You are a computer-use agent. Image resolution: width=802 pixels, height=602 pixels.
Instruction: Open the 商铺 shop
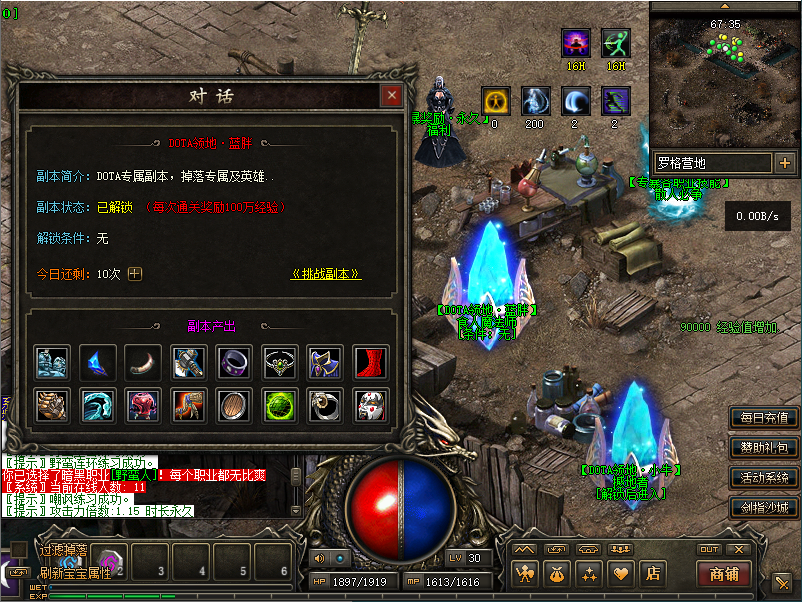(x=723, y=574)
